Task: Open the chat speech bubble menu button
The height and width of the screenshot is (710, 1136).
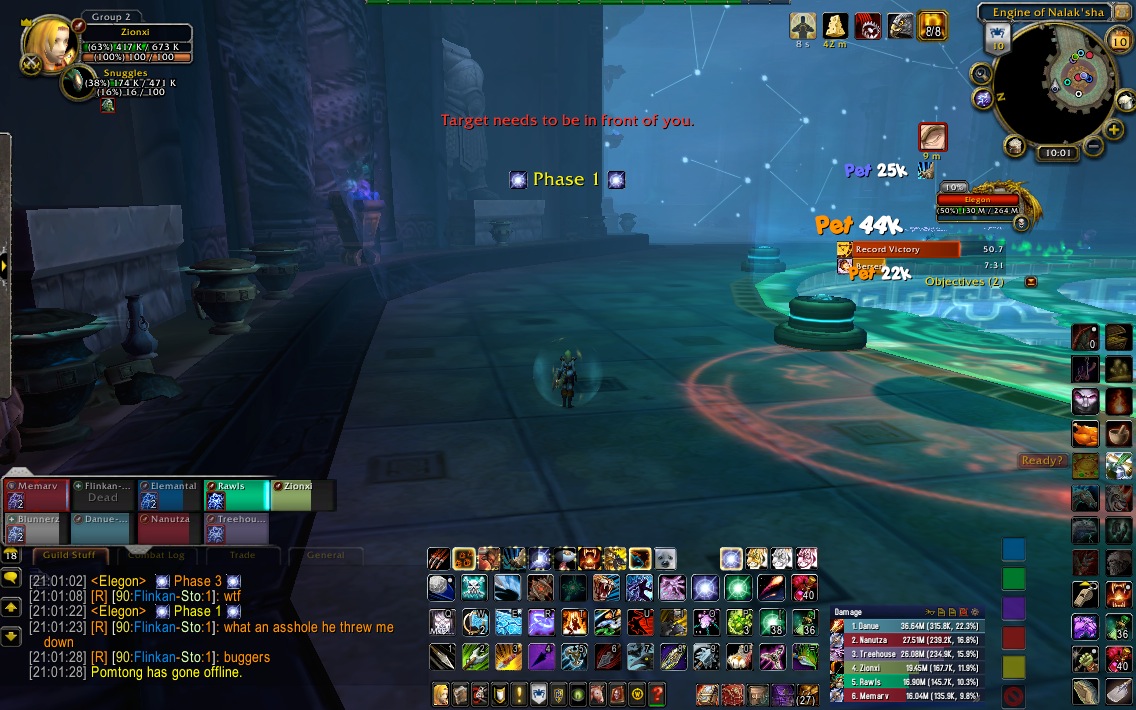Action: point(11,578)
